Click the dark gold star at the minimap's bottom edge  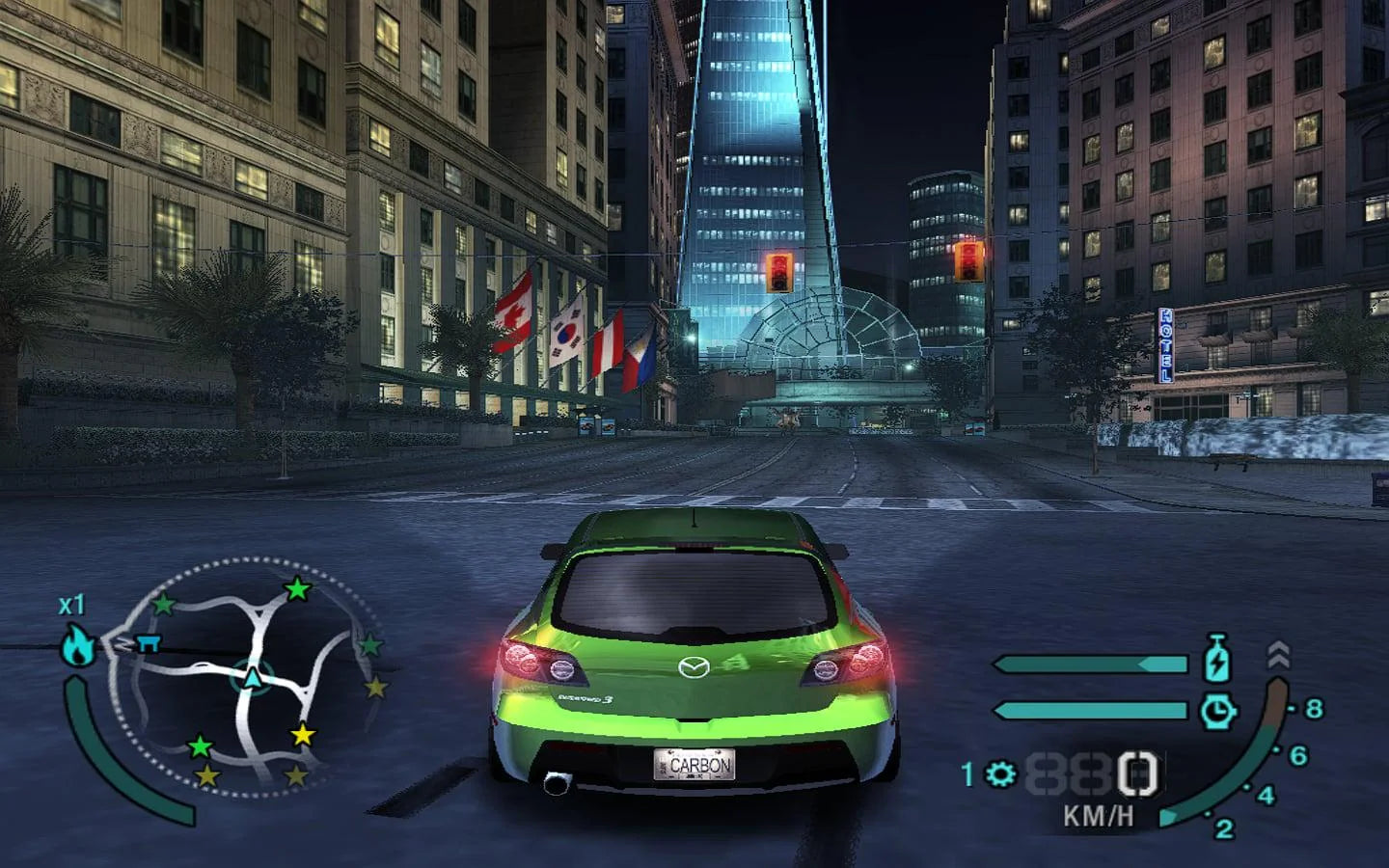pos(205,776)
